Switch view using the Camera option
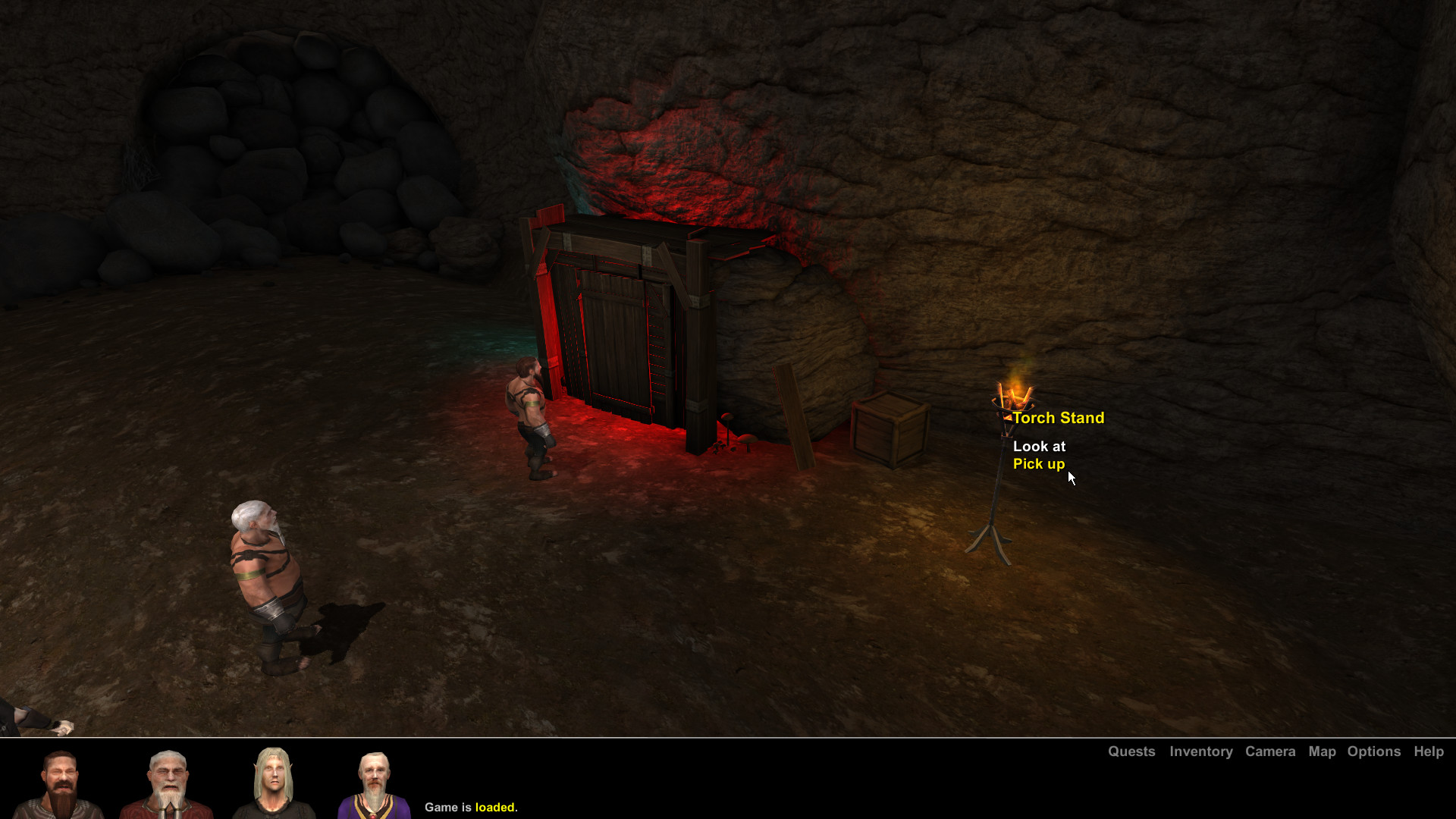Viewport: 1456px width, 819px height. coord(1270,752)
